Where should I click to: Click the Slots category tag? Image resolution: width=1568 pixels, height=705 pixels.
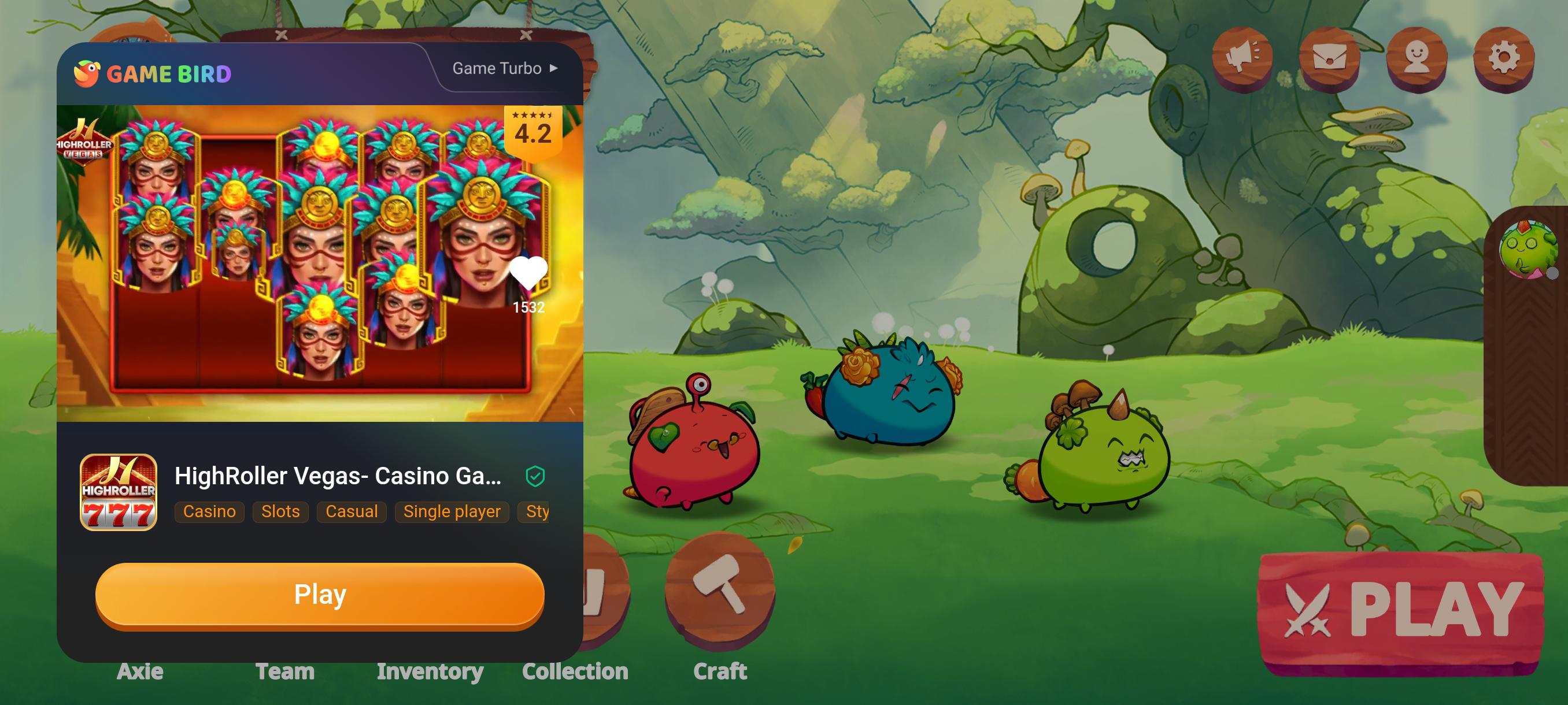coord(279,511)
